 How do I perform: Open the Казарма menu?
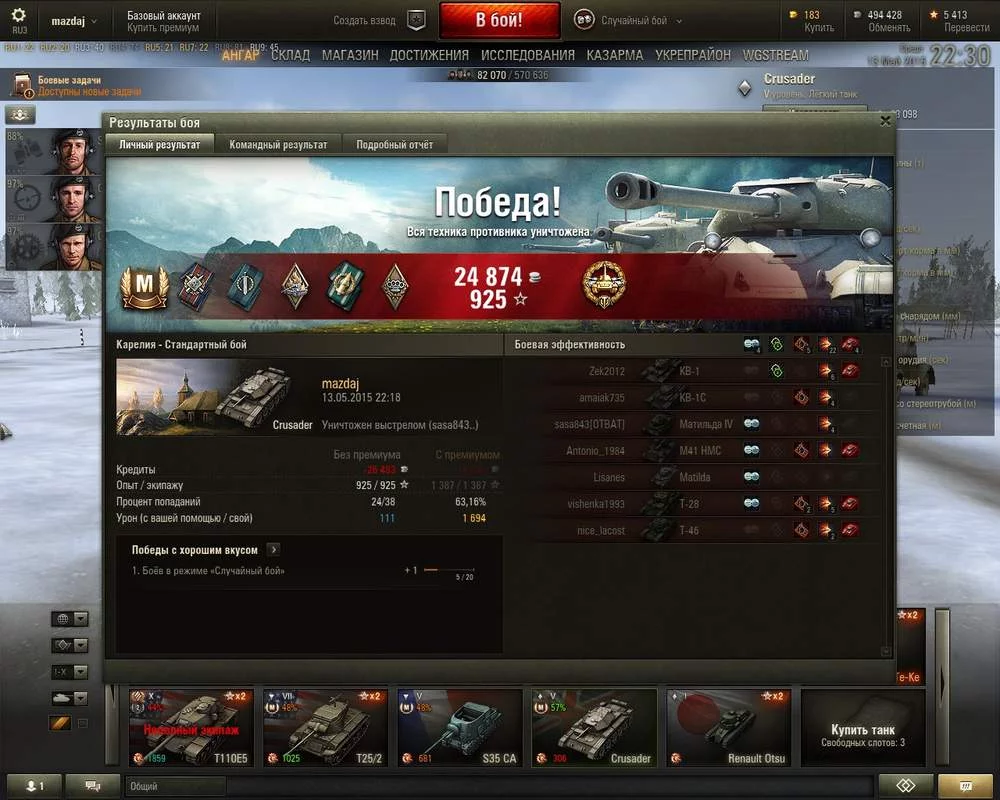coord(615,55)
